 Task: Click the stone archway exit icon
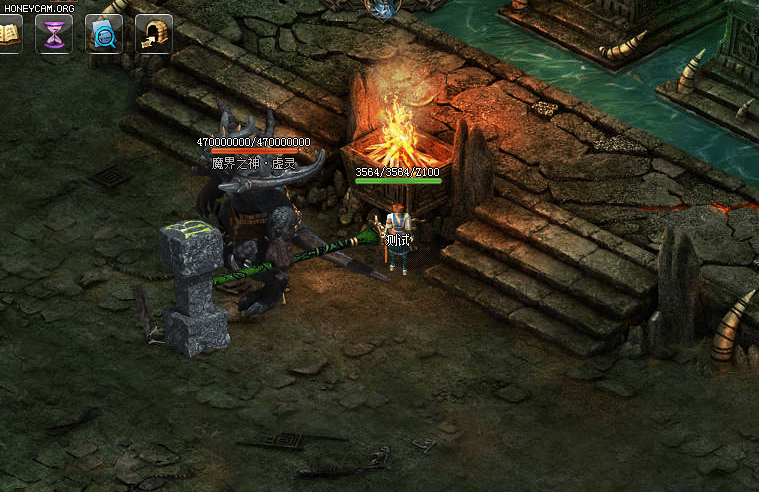(154, 35)
